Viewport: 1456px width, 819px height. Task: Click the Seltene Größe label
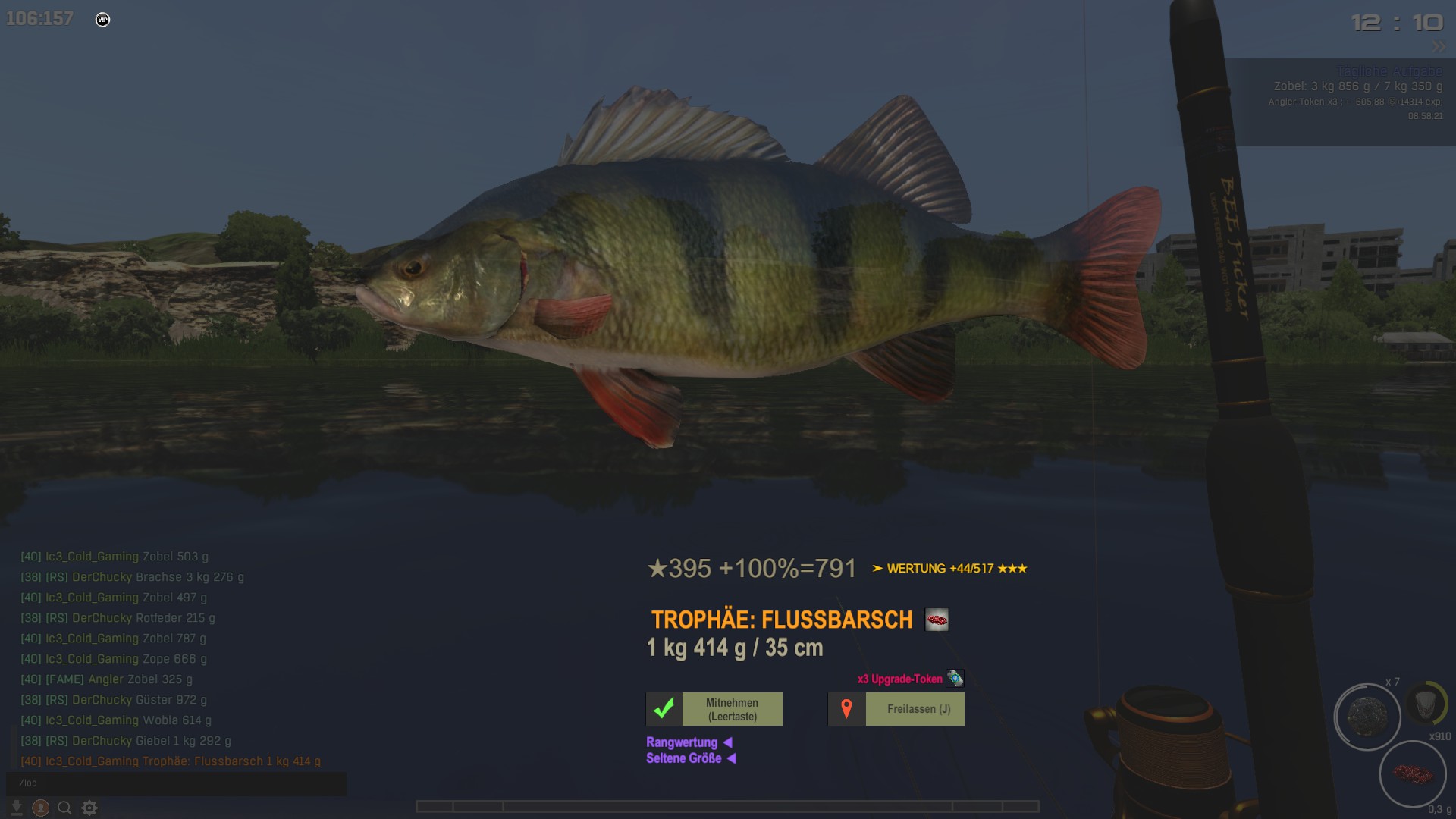(x=683, y=758)
